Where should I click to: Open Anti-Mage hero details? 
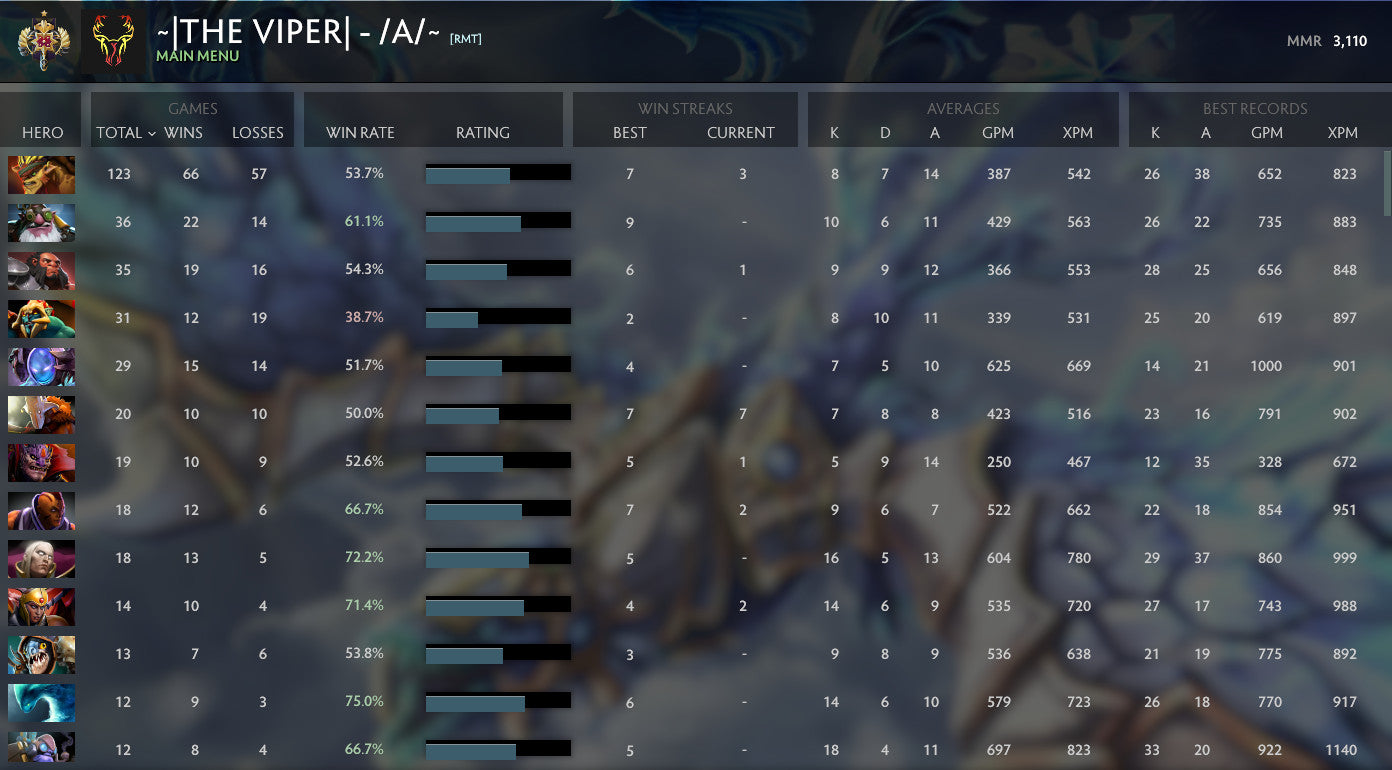(x=41, y=509)
